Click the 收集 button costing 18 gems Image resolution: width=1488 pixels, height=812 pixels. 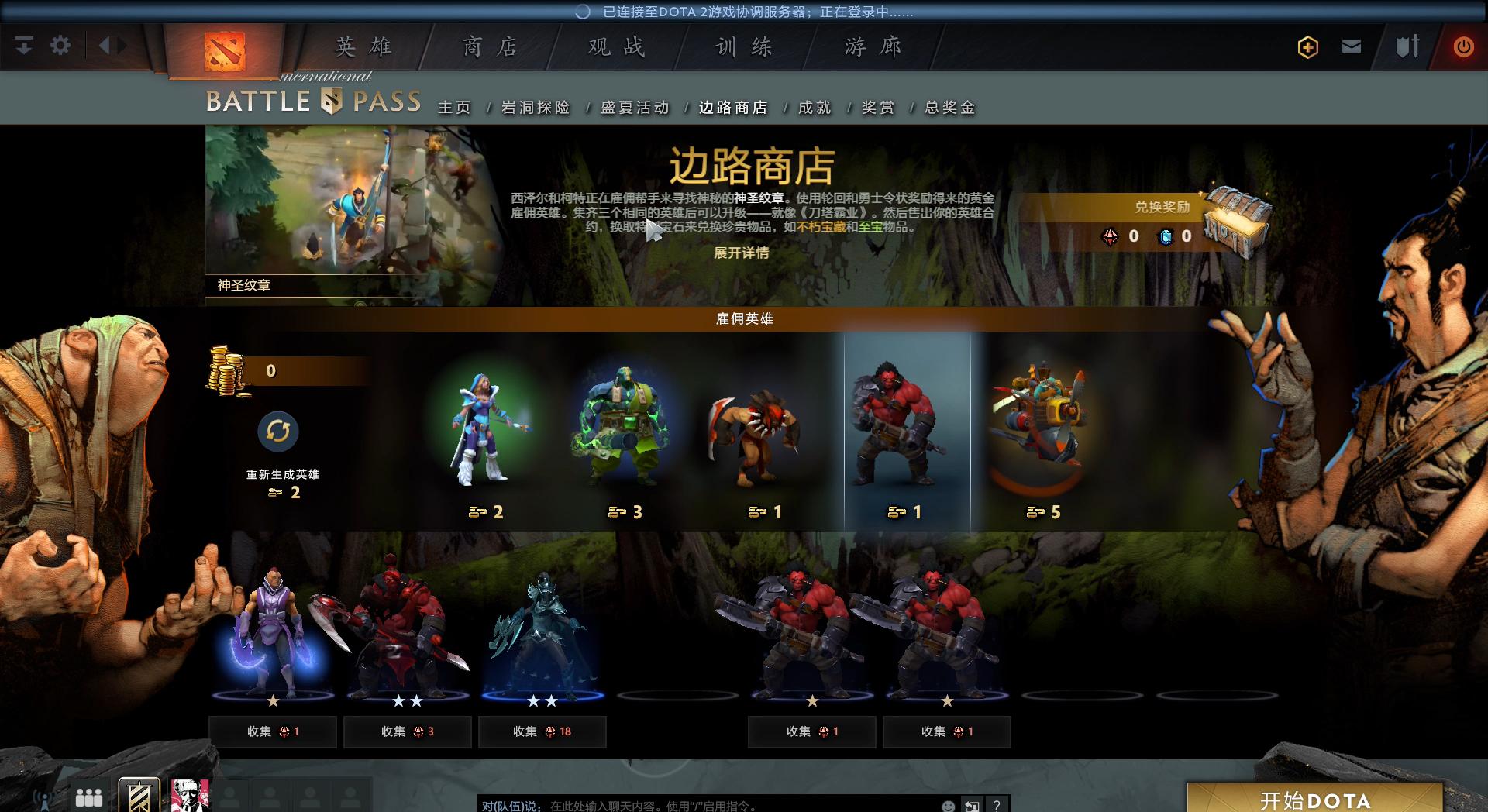541,731
